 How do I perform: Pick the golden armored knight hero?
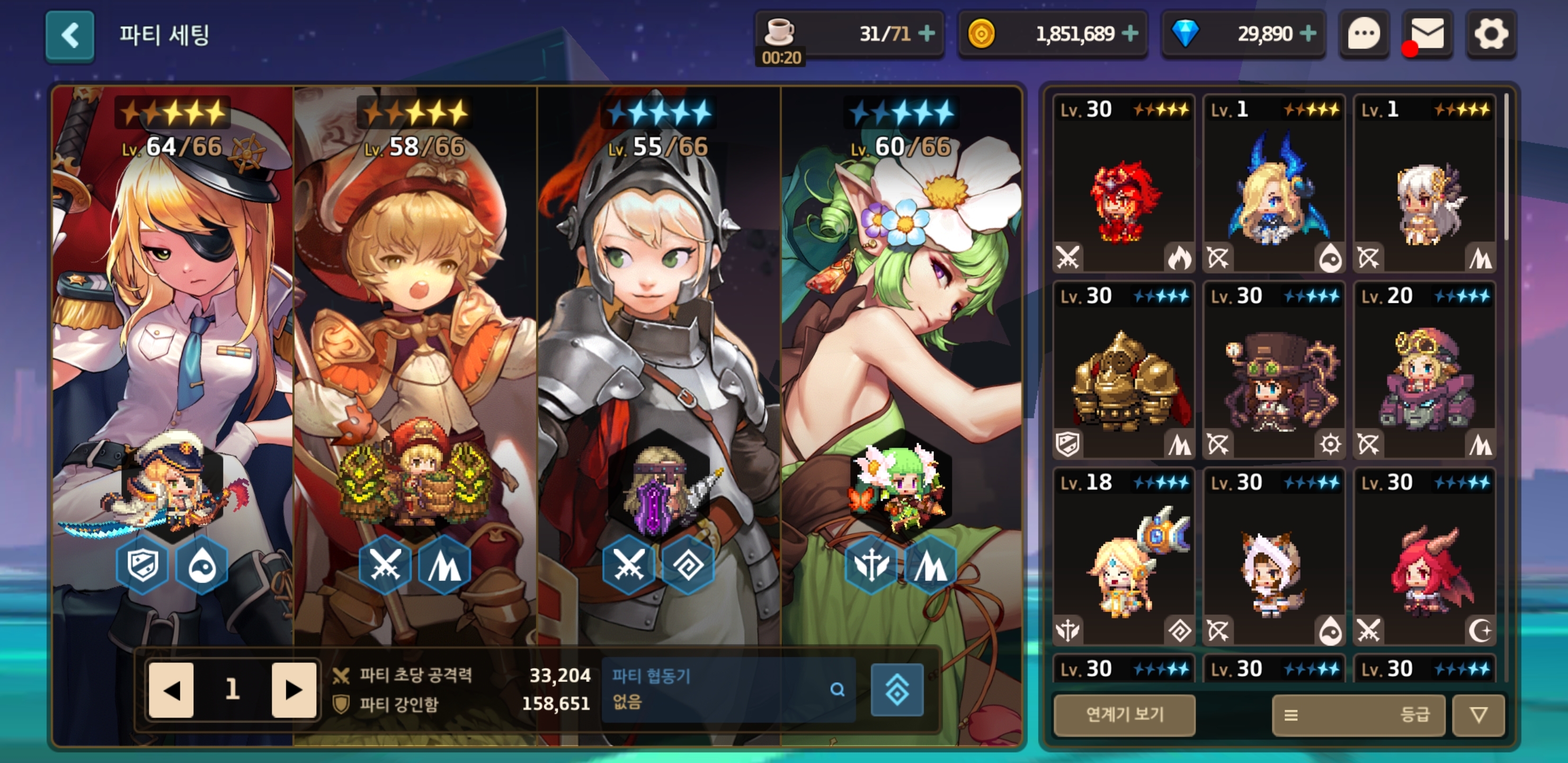[1124, 370]
